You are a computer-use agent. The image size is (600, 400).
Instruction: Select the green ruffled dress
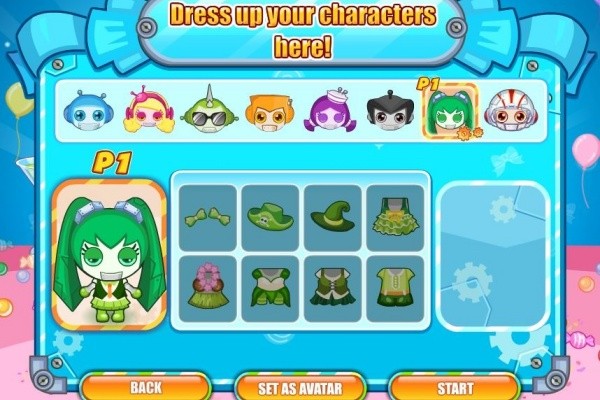pyautogui.click(x=394, y=217)
